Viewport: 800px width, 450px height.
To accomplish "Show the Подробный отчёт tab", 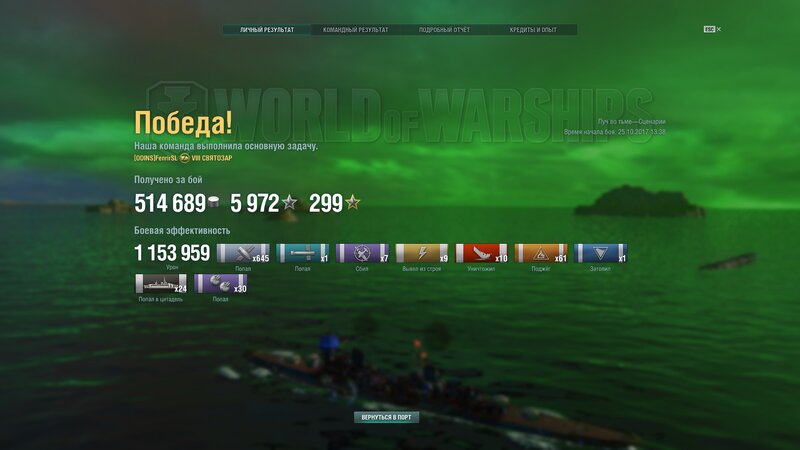I will pos(443,30).
